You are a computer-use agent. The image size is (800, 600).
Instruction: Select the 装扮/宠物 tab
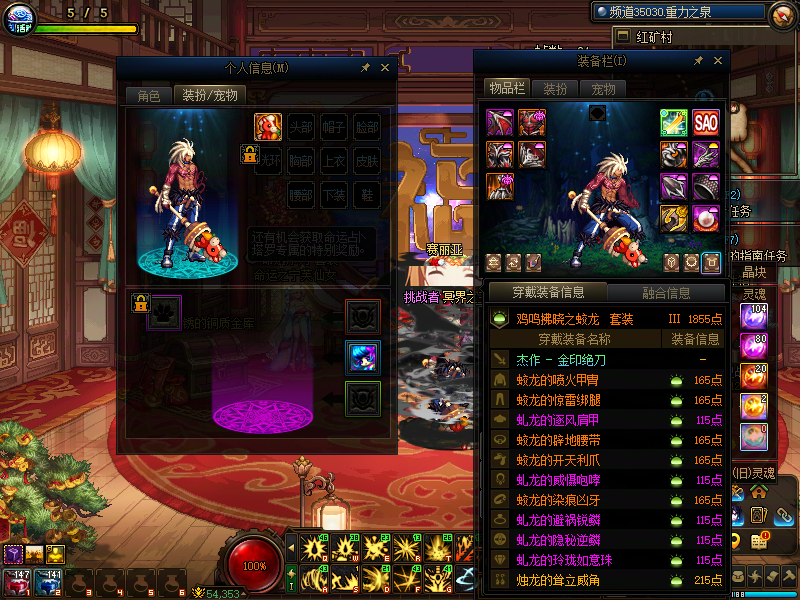[209, 96]
